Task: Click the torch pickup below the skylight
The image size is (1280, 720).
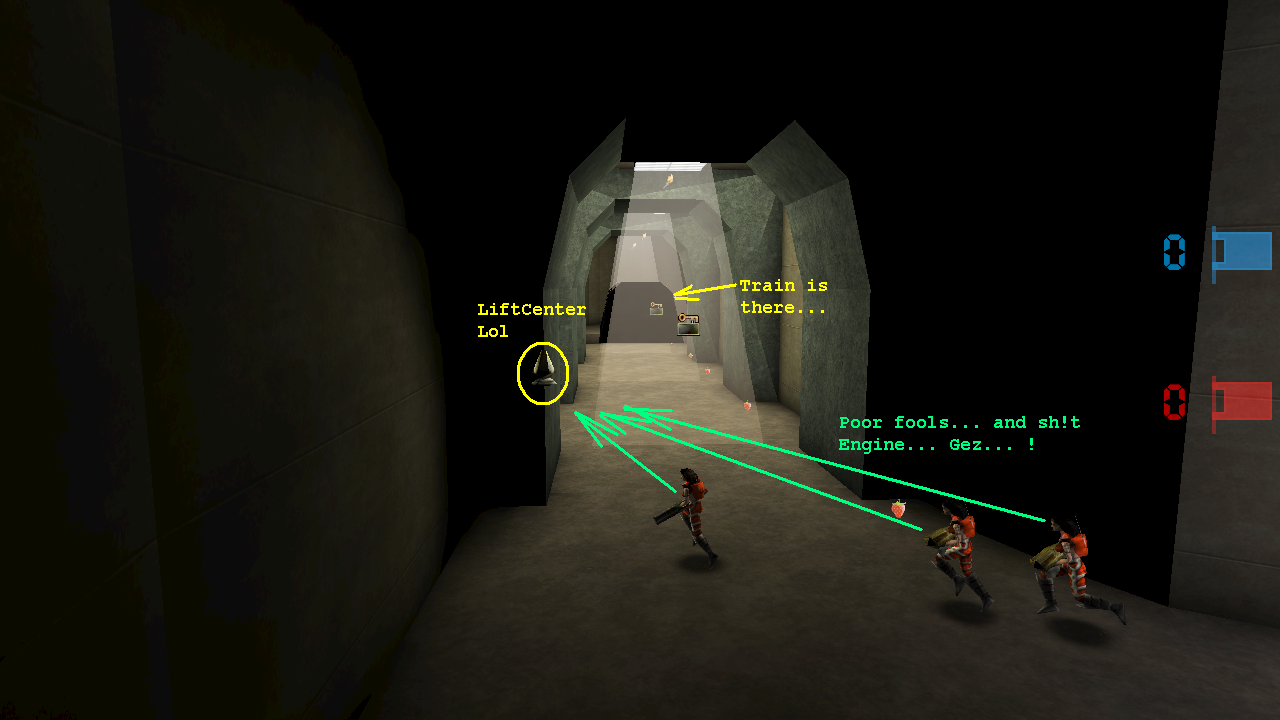Action: pyautogui.click(x=669, y=178)
